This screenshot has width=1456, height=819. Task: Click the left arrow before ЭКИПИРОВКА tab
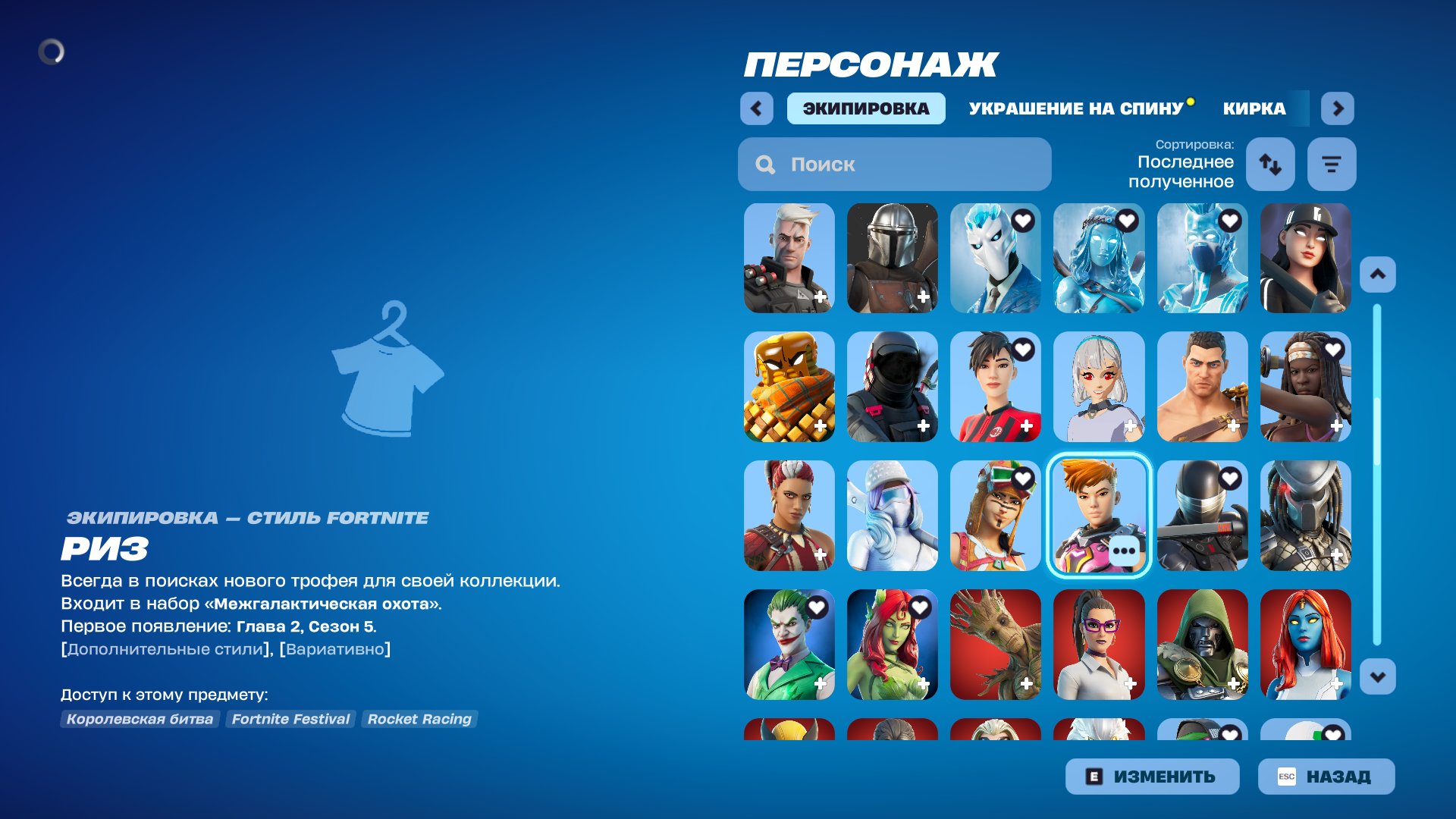point(756,108)
